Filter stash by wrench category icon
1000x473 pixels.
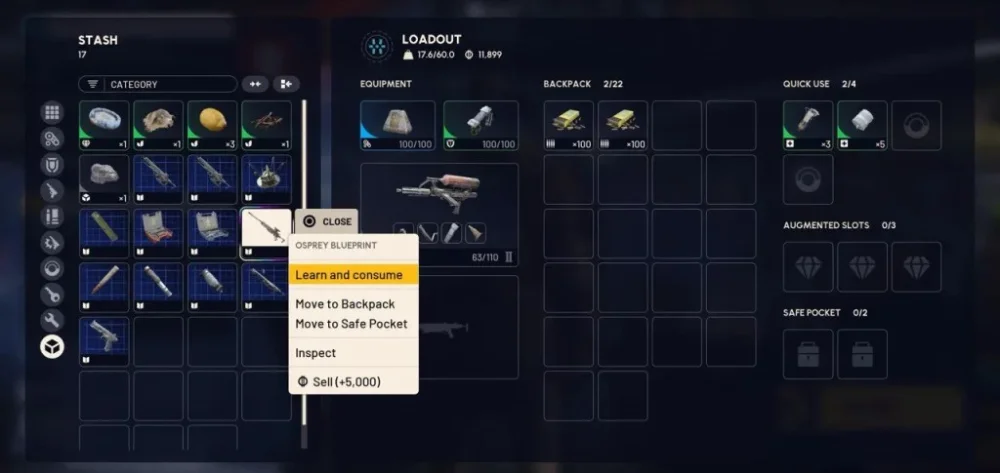coord(52,320)
